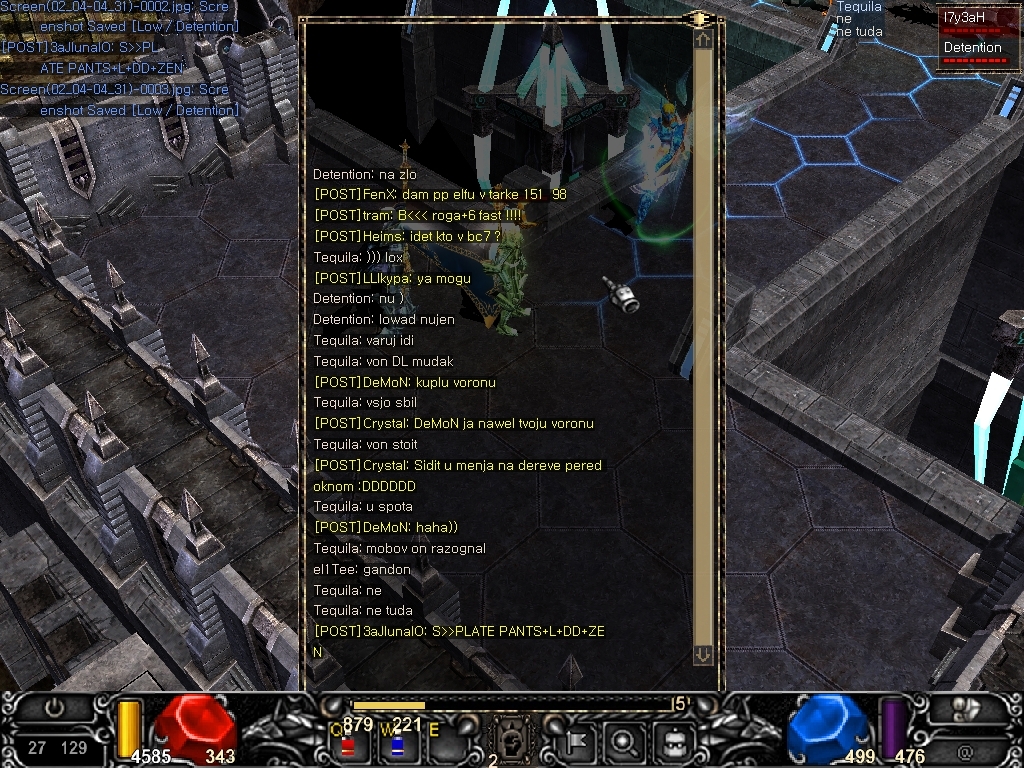This screenshot has height=768, width=1024.
Task: Click the chat log scroll-up arrow
Action: click(x=703, y=40)
